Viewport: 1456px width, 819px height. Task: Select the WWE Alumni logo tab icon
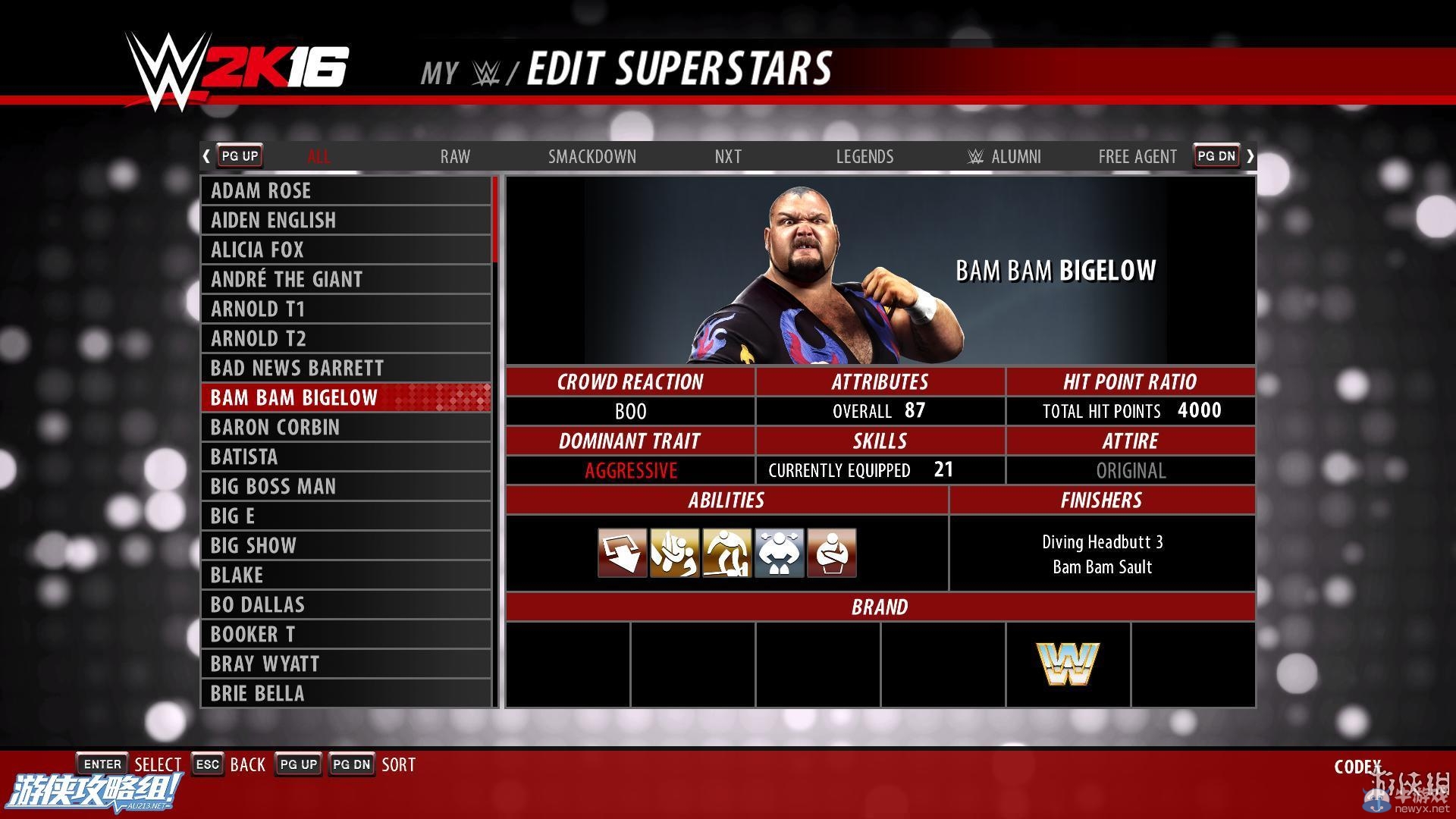coord(974,156)
